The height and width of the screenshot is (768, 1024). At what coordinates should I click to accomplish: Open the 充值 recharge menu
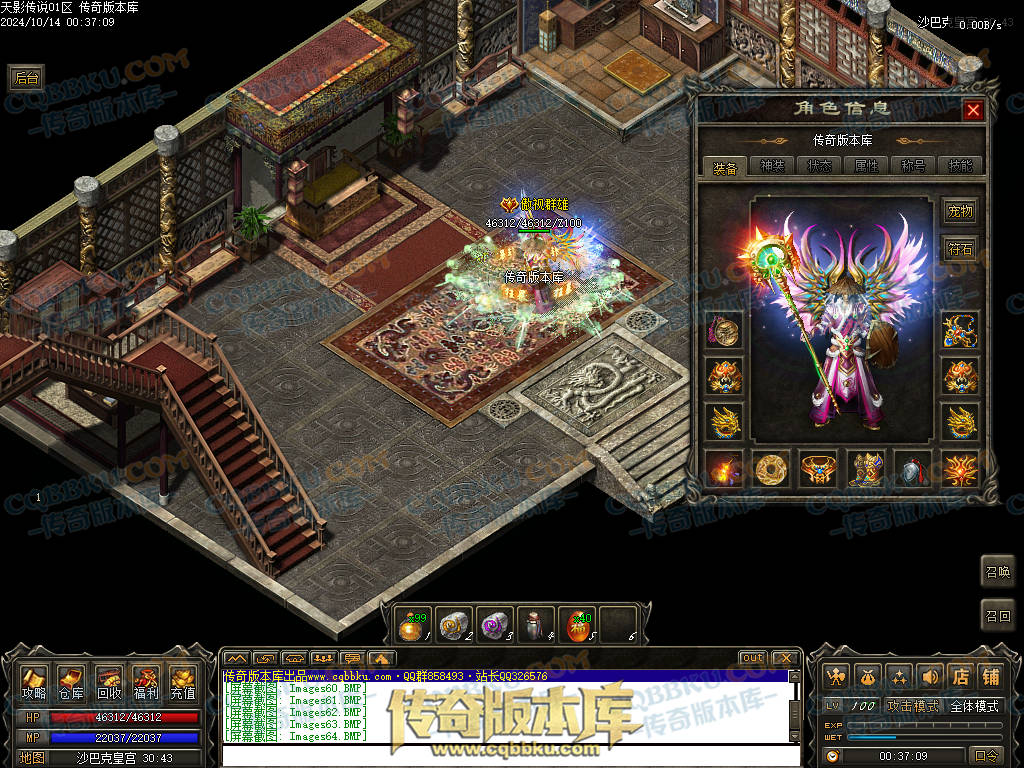(182, 682)
